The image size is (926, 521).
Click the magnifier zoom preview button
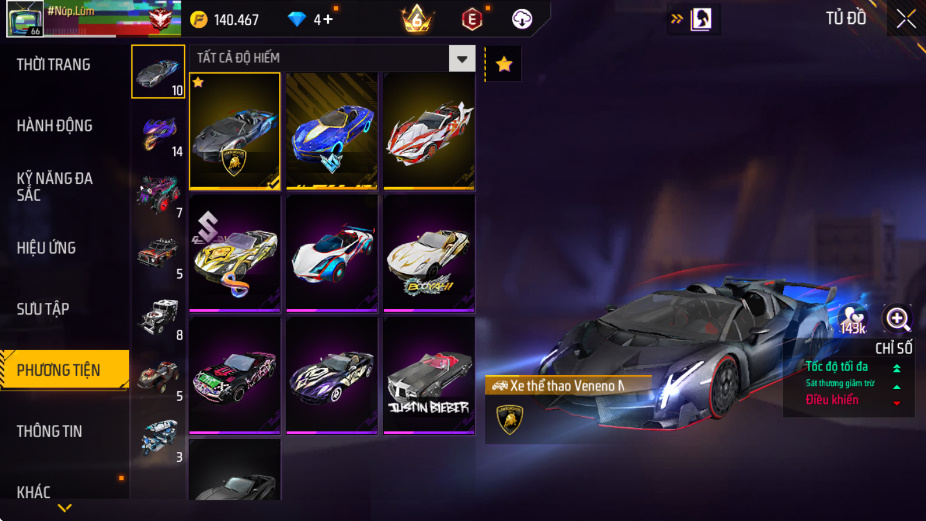point(897,319)
